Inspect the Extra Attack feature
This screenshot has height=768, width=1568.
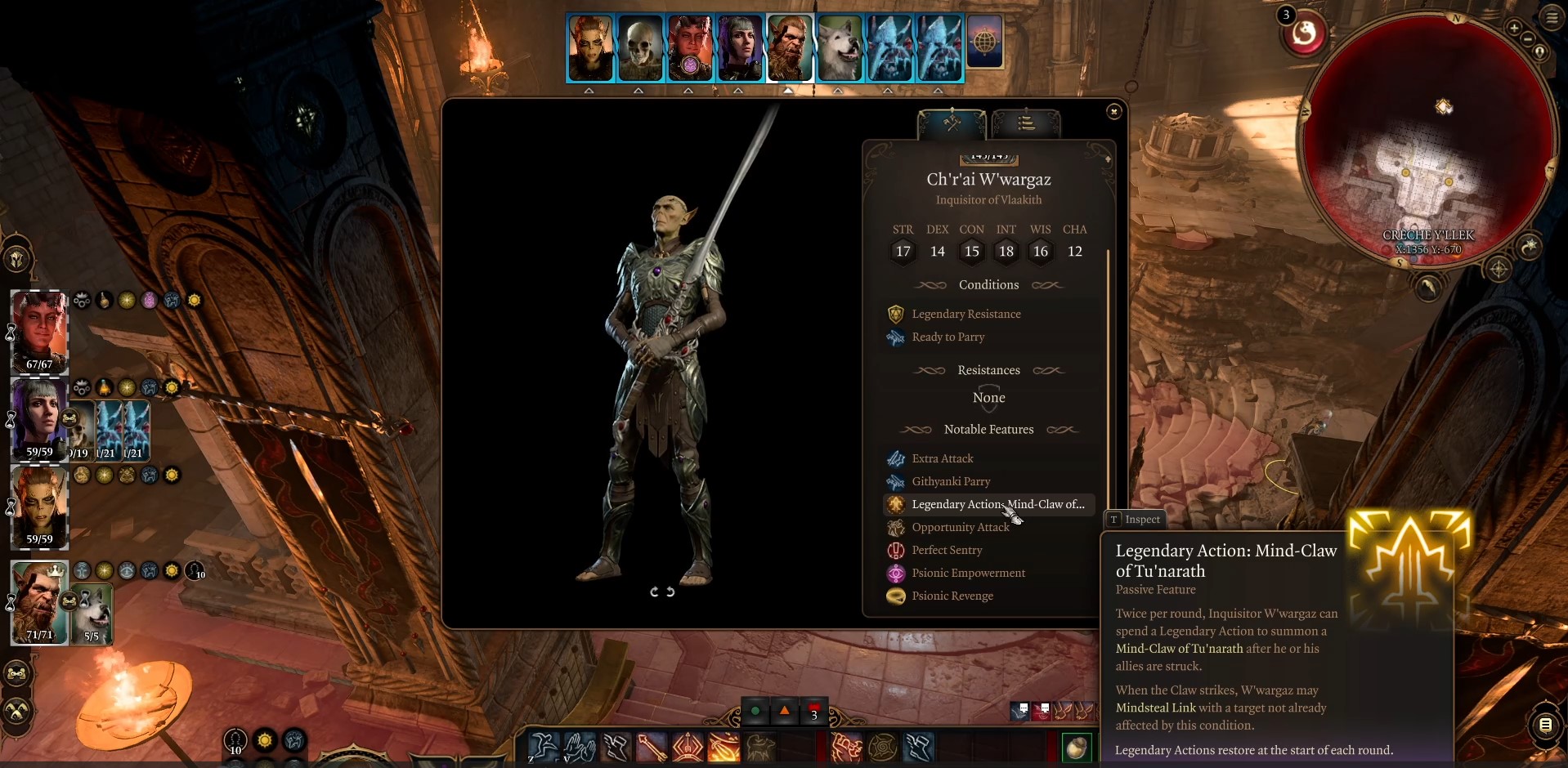pos(942,458)
